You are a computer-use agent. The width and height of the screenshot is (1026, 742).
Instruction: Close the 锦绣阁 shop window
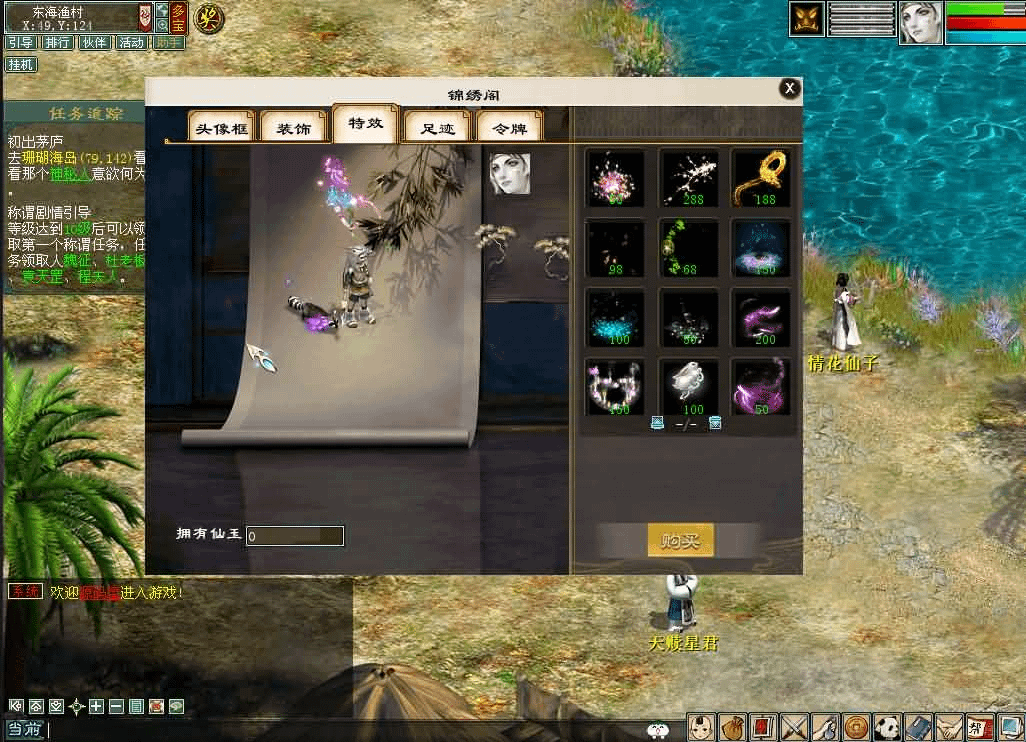(x=790, y=89)
